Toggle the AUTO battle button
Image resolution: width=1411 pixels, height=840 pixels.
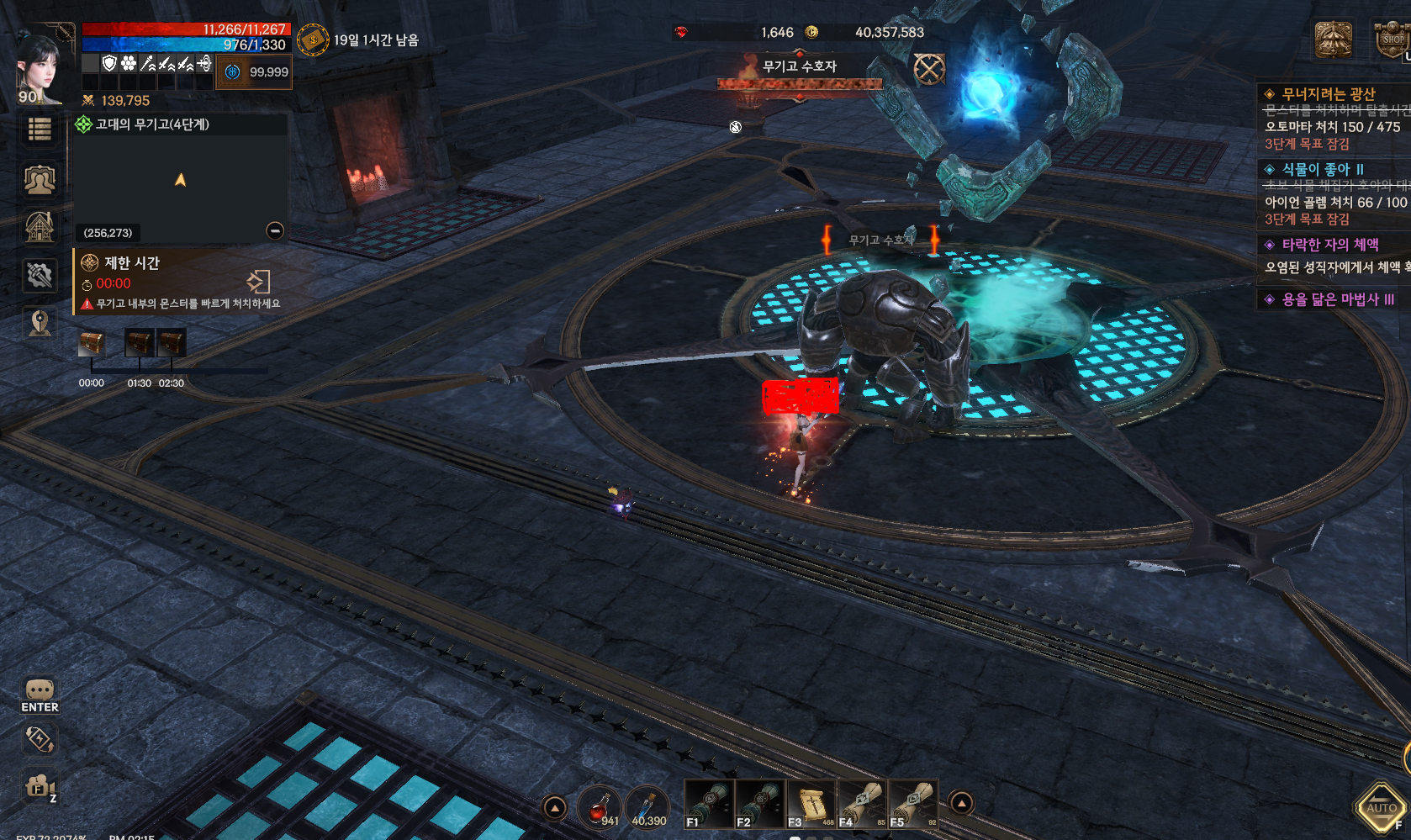pyautogui.click(x=1382, y=808)
